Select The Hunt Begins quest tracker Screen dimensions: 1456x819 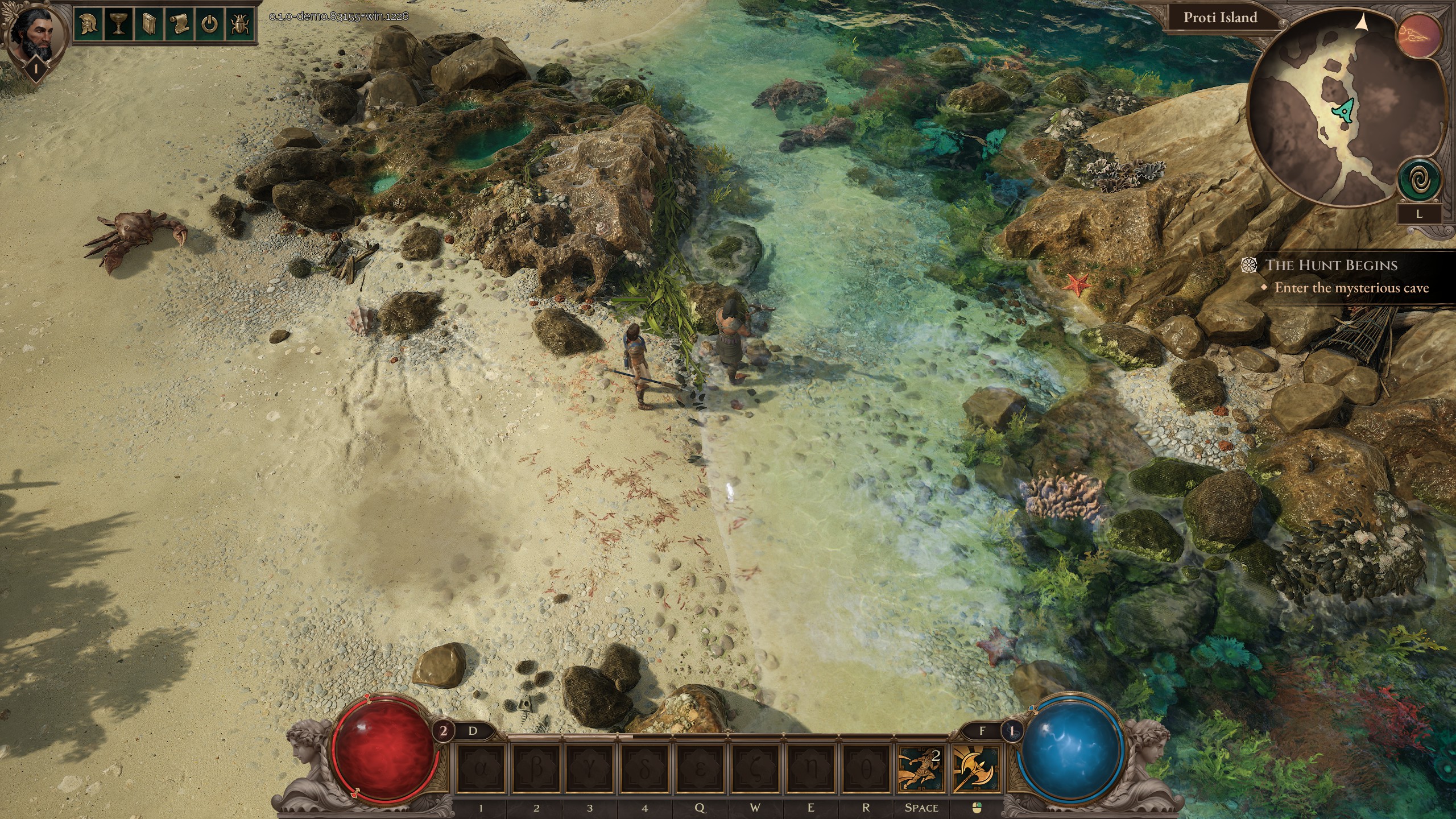pyautogui.click(x=1331, y=265)
